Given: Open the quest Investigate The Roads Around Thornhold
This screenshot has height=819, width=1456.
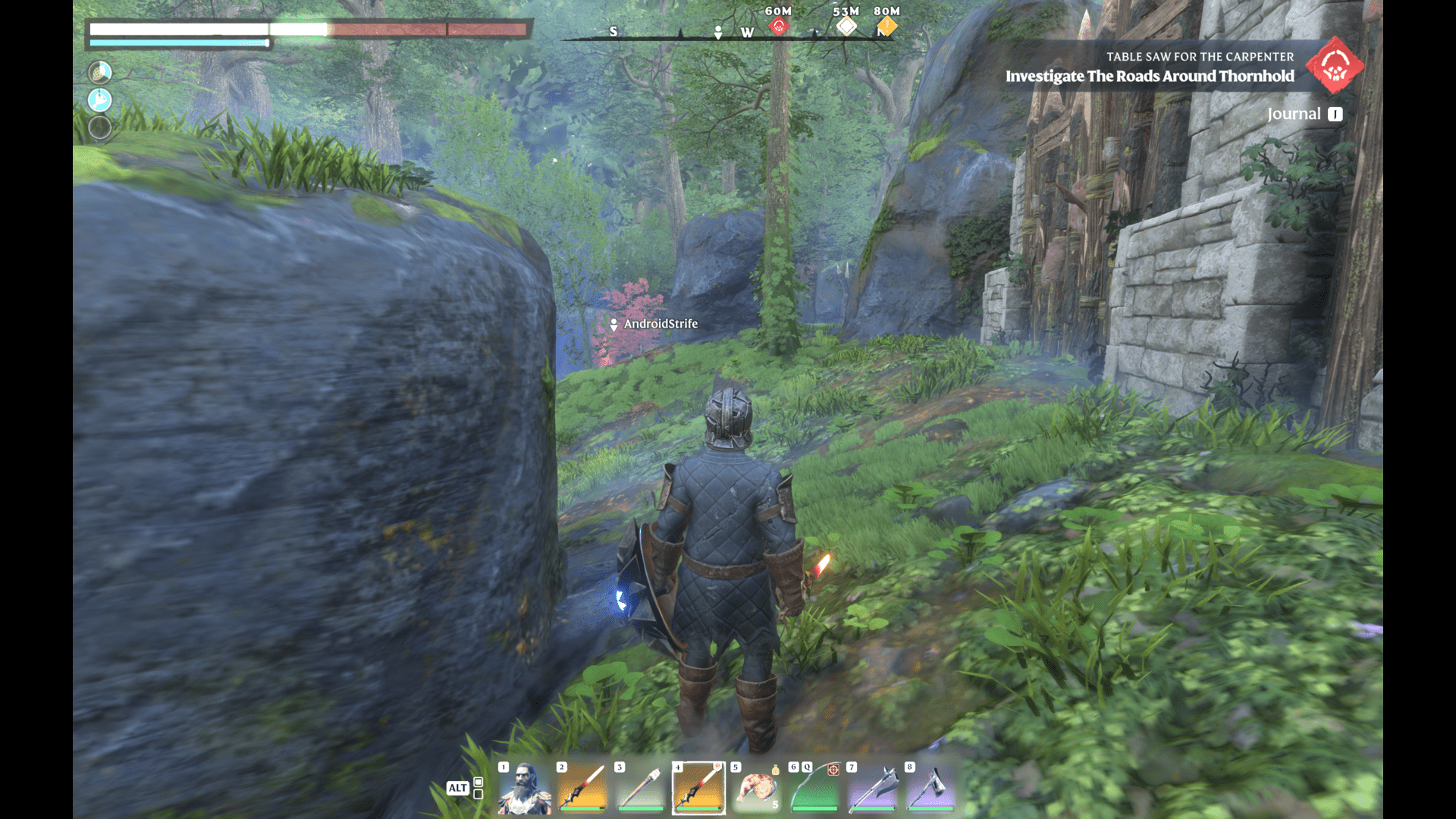Looking at the screenshot, I should pos(1149,76).
